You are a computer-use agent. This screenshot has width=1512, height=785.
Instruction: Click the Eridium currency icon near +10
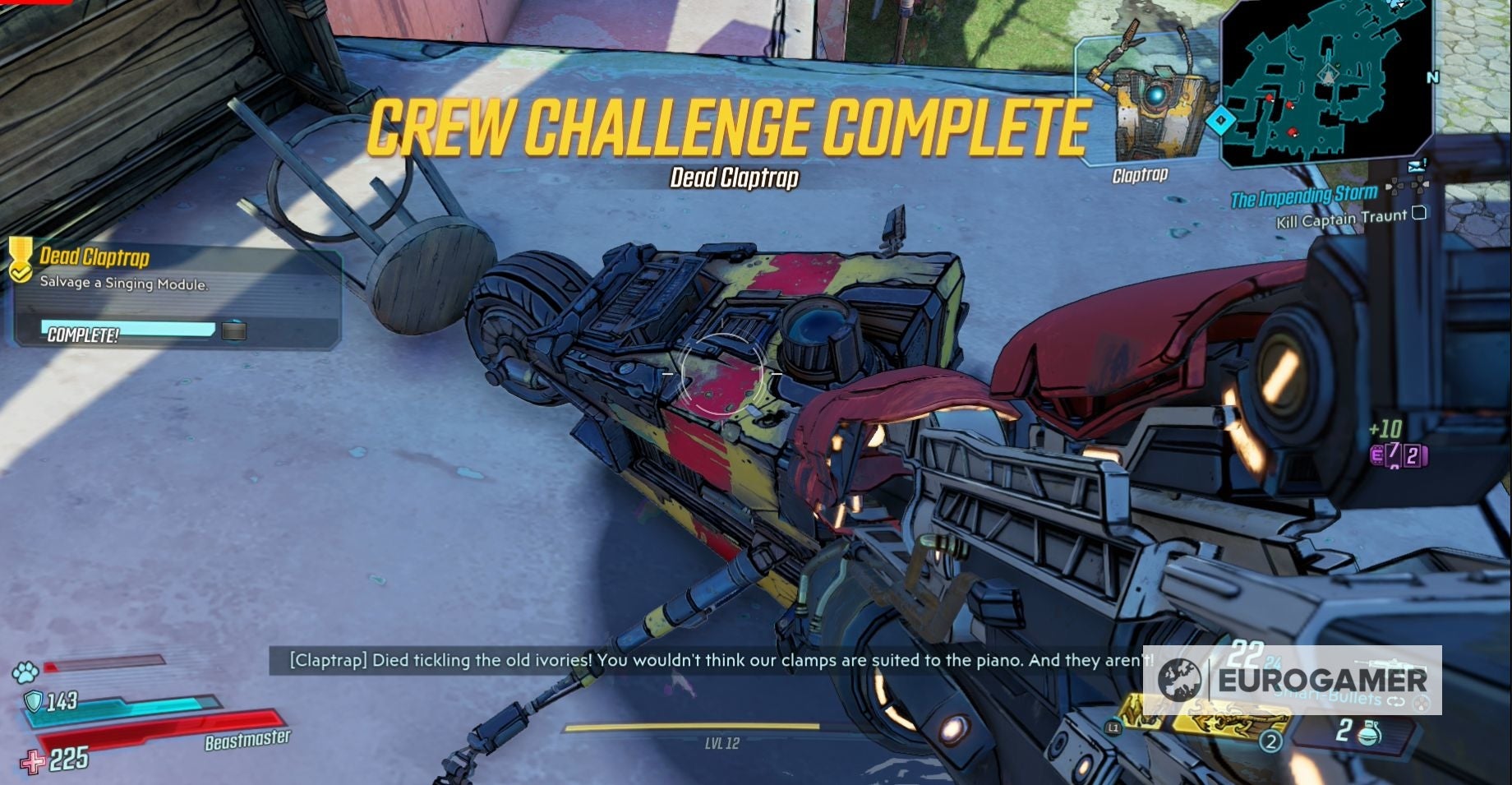[x=1376, y=455]
